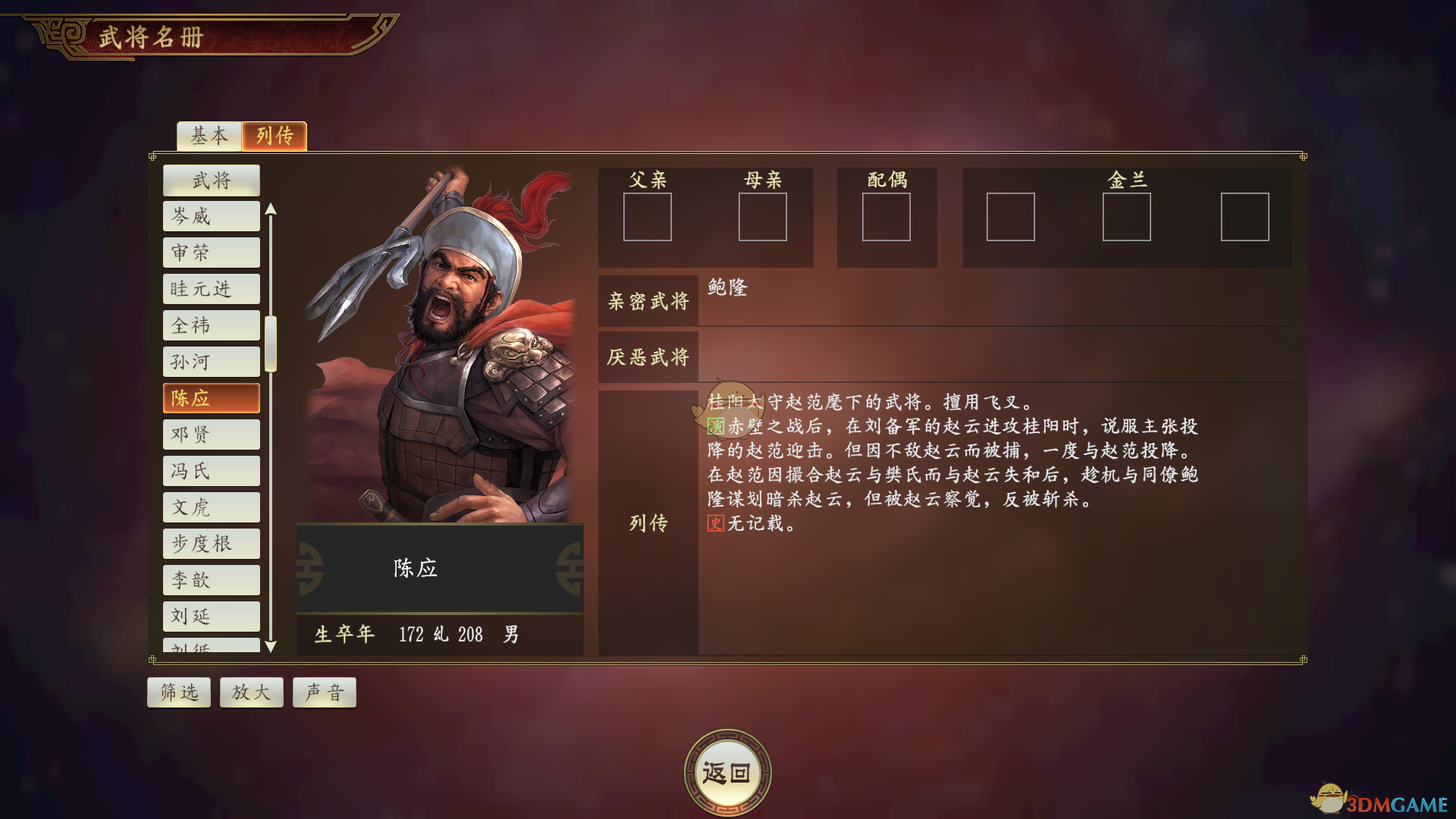
Task: Click the 声音 button to play voice
Action: pos(324,691)
